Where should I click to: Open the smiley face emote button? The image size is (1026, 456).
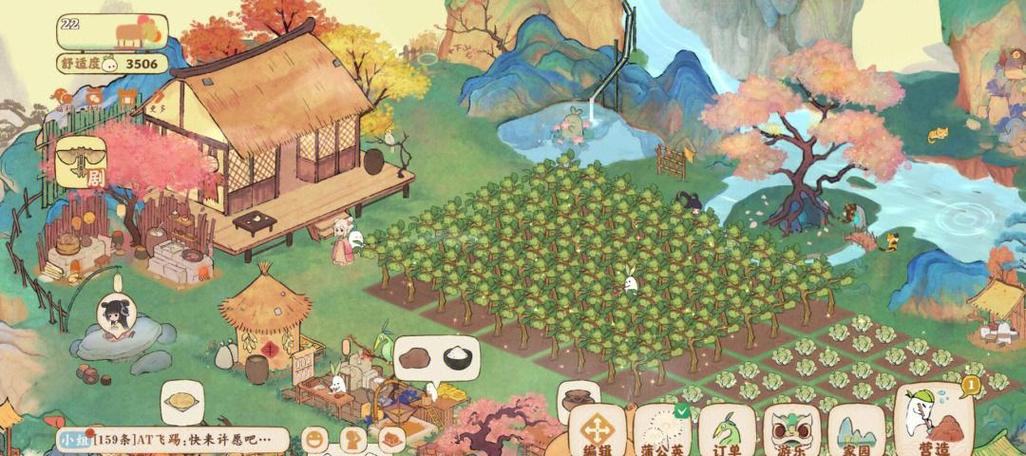pyautogui.click(x=315, y=438)
